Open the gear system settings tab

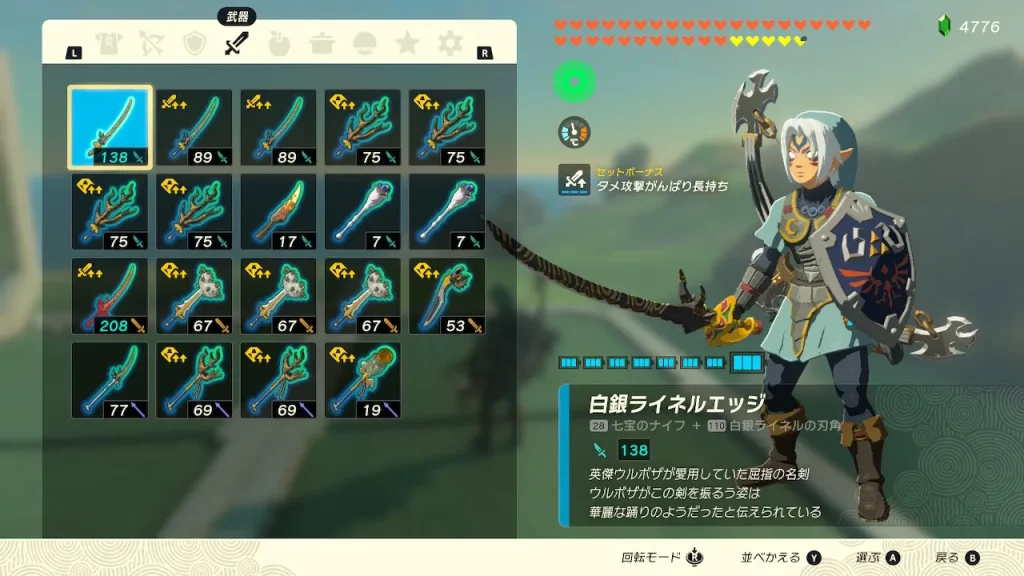click(x=450, y=44)
